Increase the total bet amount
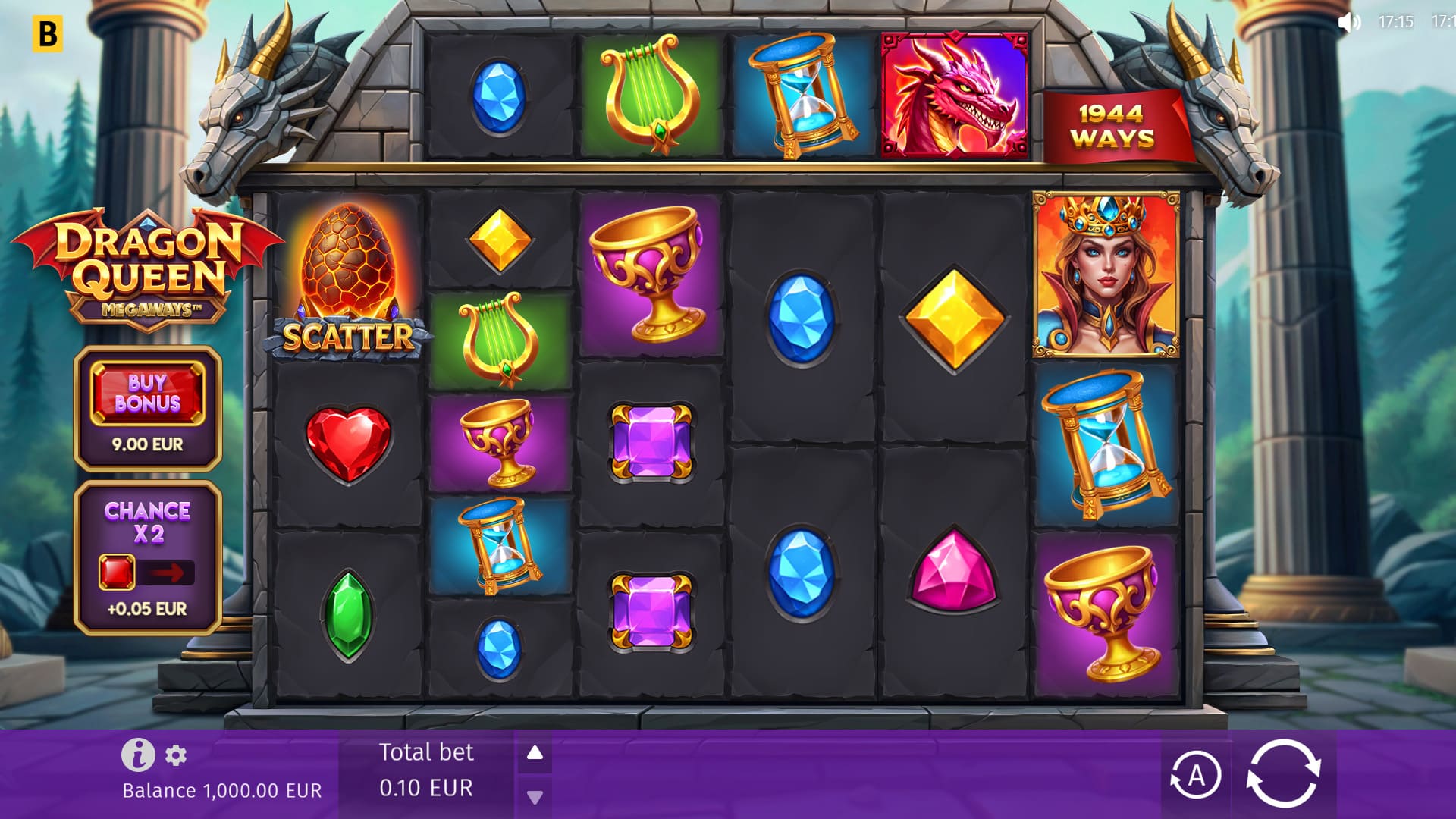This screenshot has width=1456, height=819. point(535,753)
